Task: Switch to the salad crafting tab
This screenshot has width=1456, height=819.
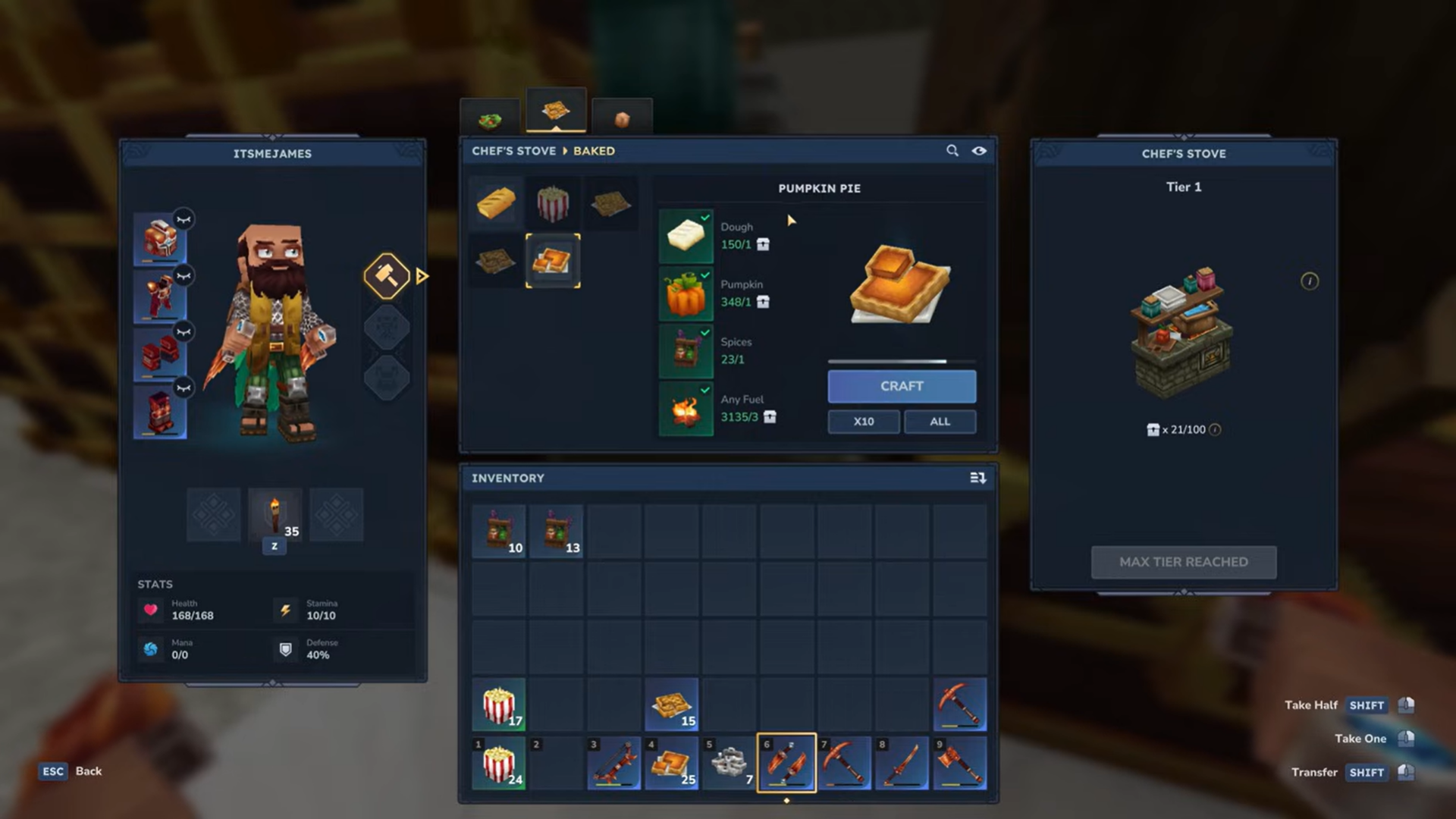Action: [x=490, y=115]
